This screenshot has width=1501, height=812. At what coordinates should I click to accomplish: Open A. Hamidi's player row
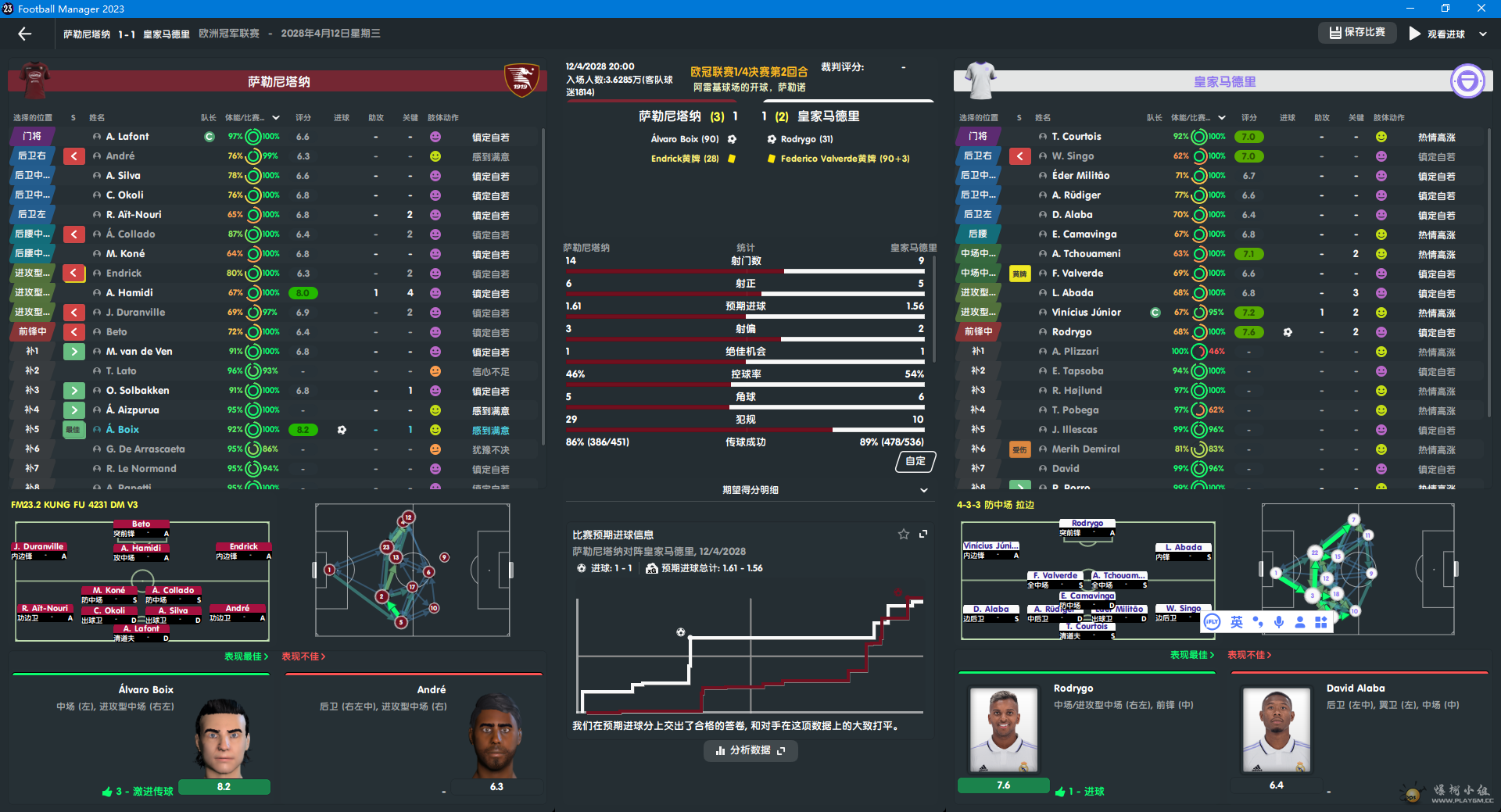pyautogui.click(x=130, y=293)
